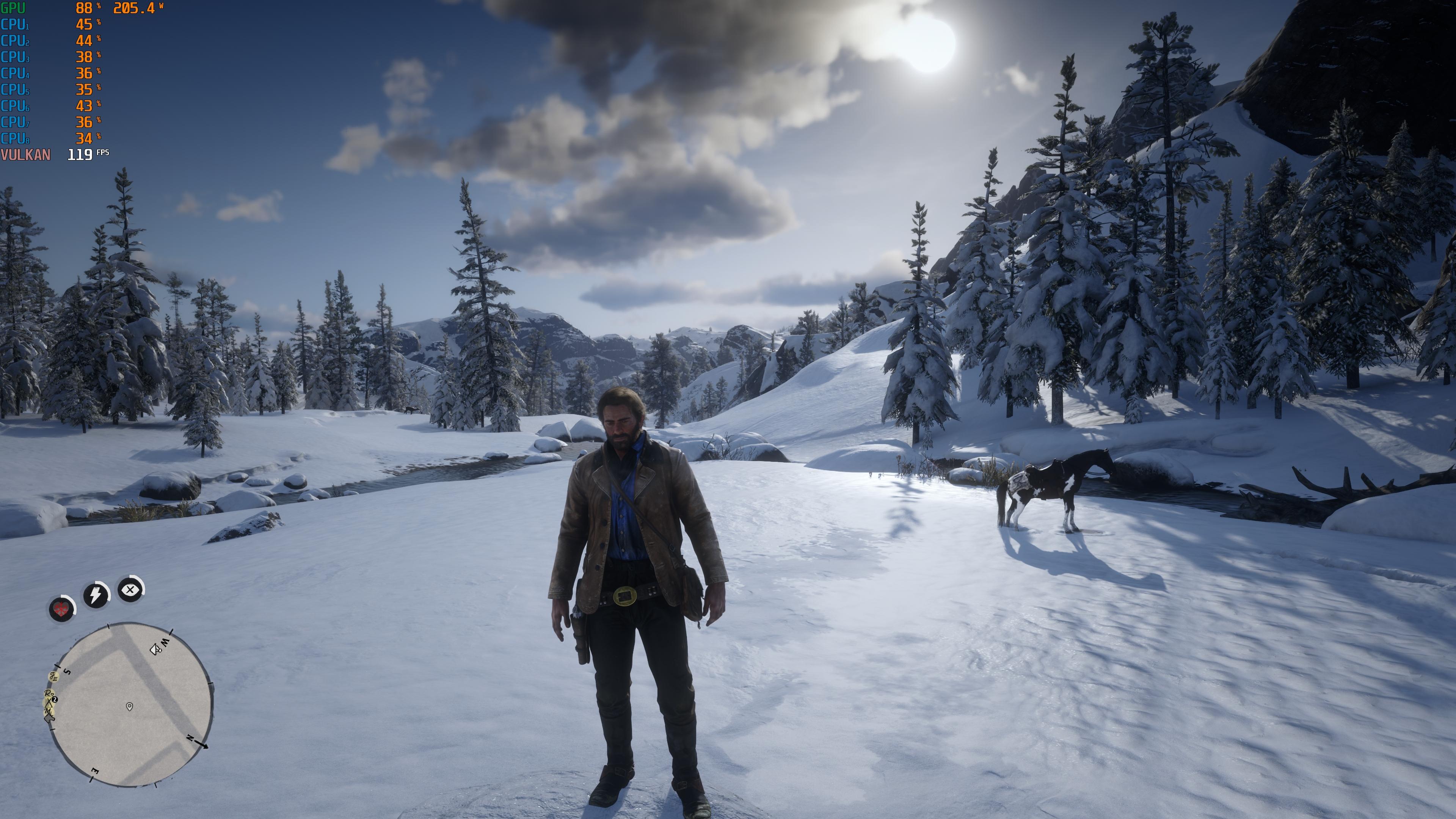1456x819 pixels.
Task: Click the E compass letter on the minimap
Action: point(95,770)
